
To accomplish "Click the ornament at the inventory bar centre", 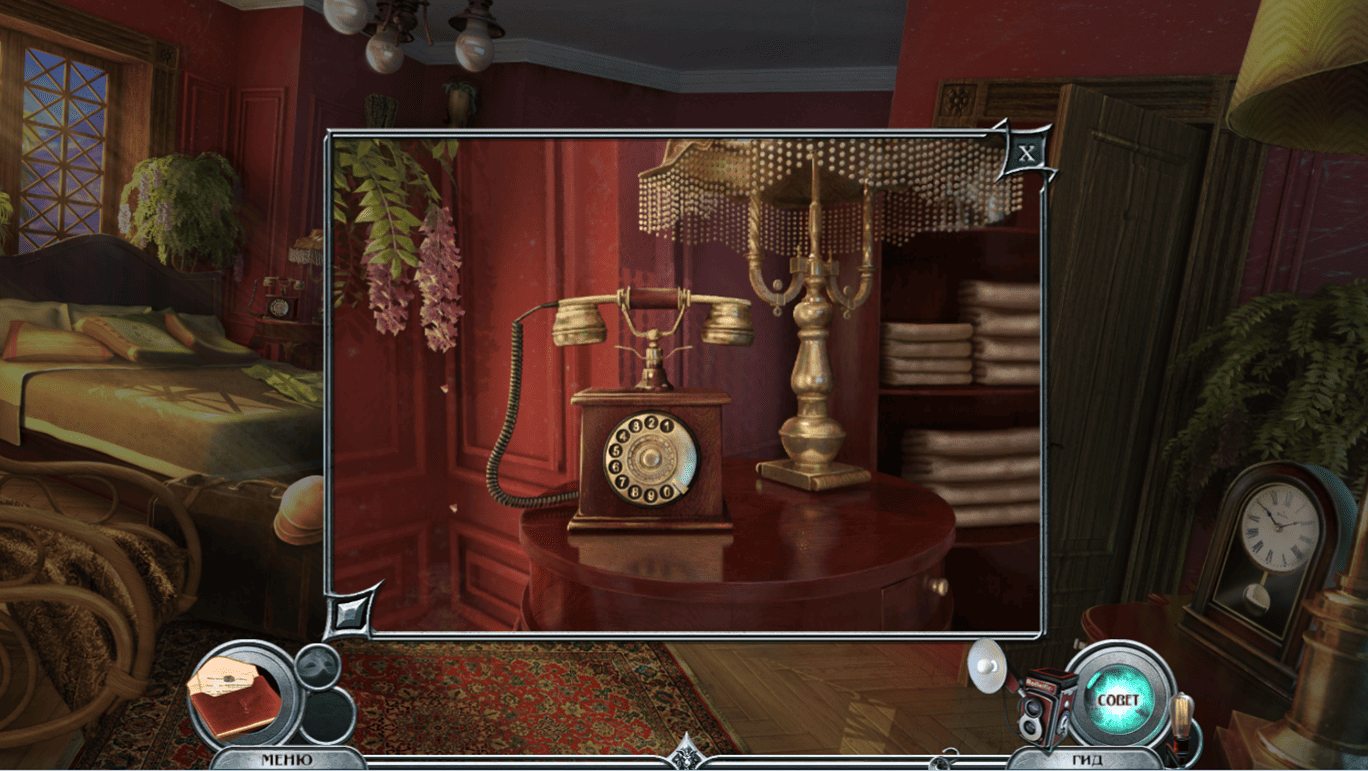I will [x=686, y=752].
